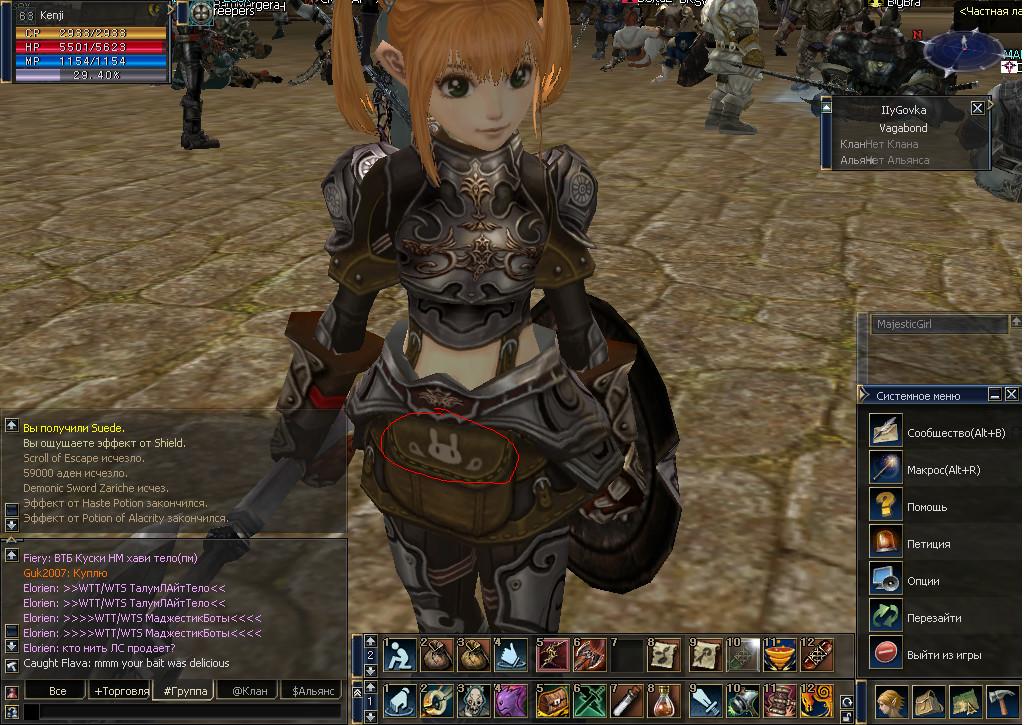Select Помощь in the system menu
Screen dimensions: 1028x725
(927, 507)
